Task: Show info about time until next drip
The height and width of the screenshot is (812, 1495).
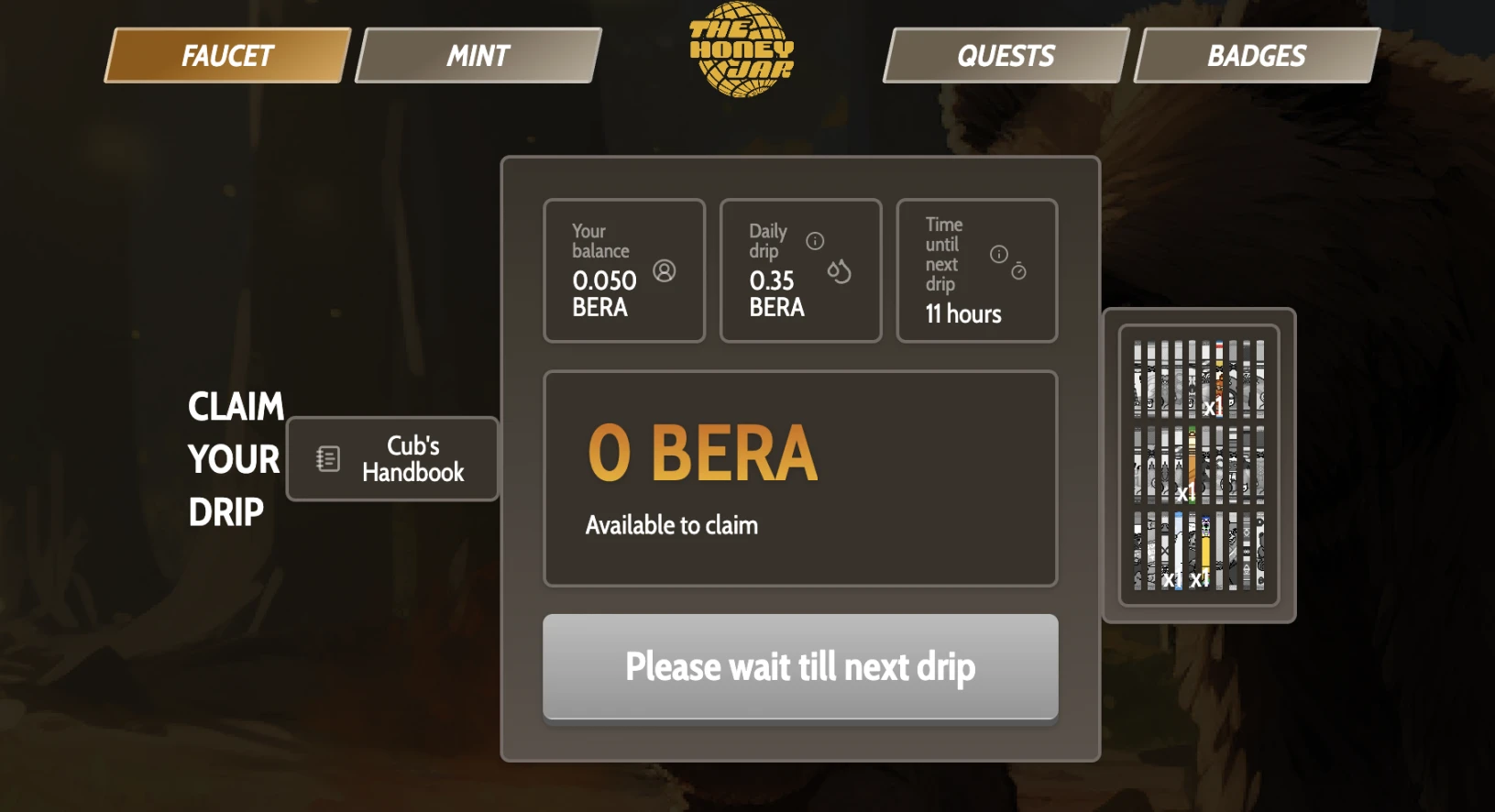Action: point(999,254)
